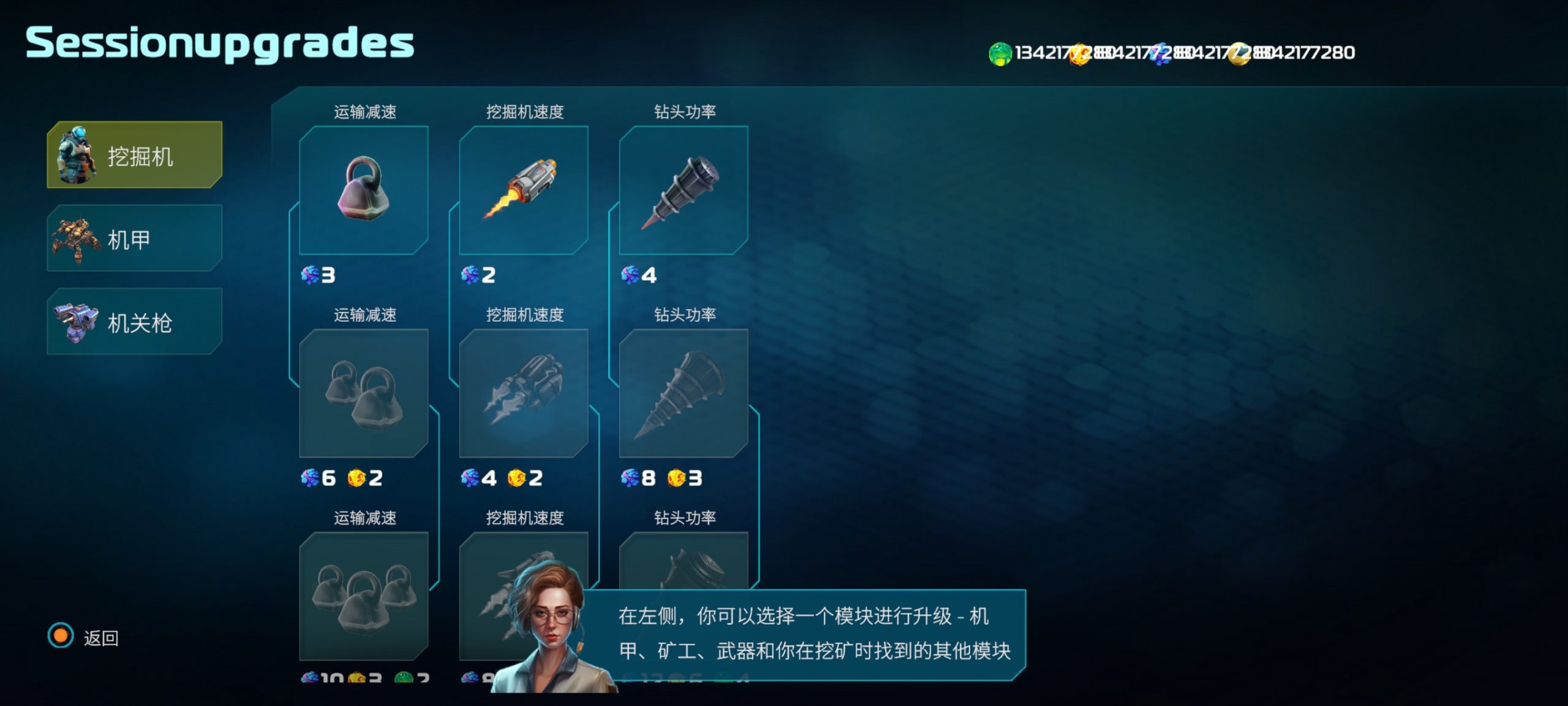Image resolution: width=1568 pixels, height=706 pixels.
Task: Select the first 钻头功率 drill upgrade
Action: (x=683, y=190)
